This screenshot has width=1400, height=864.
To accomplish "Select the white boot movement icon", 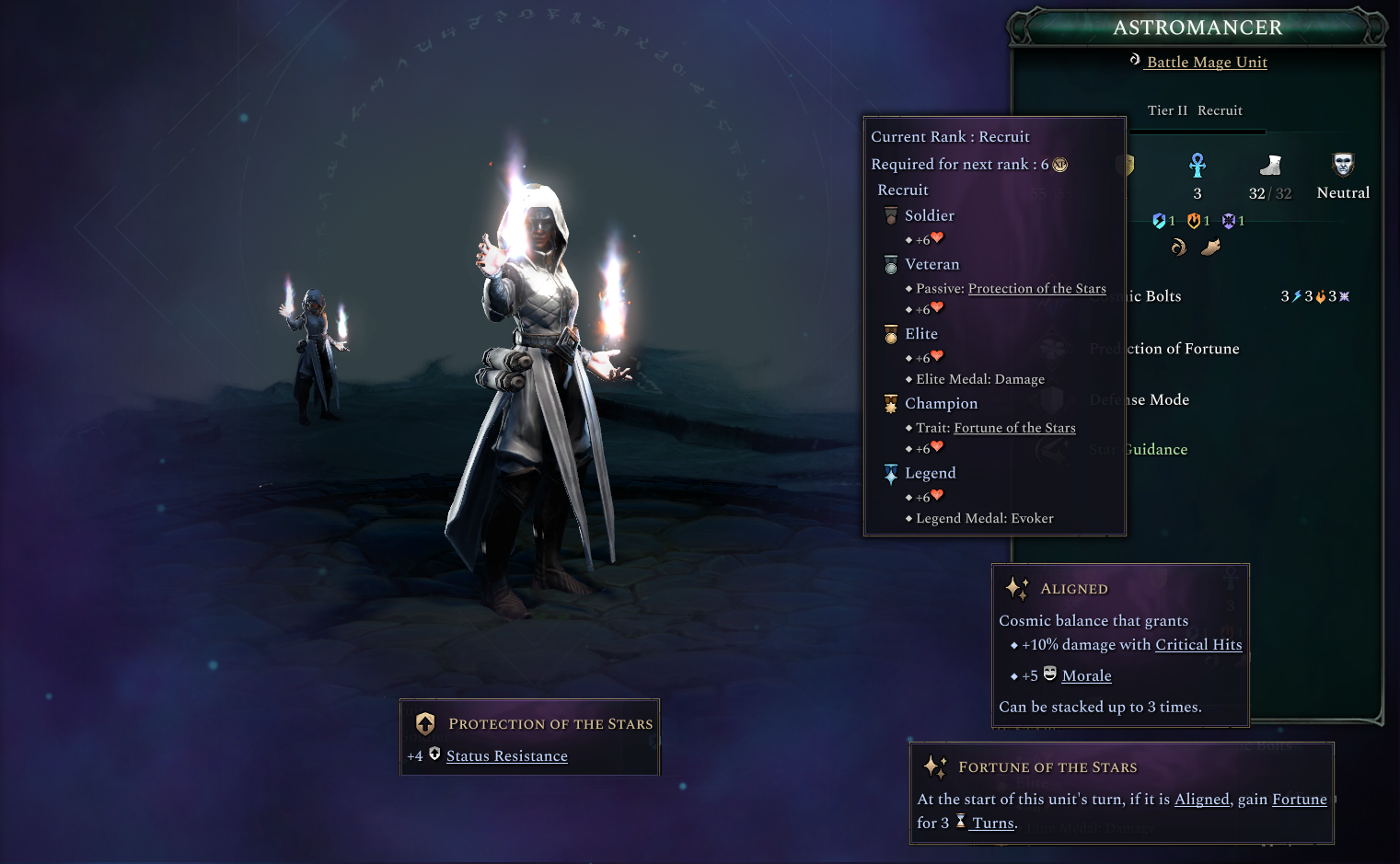I will (1272, 167).
